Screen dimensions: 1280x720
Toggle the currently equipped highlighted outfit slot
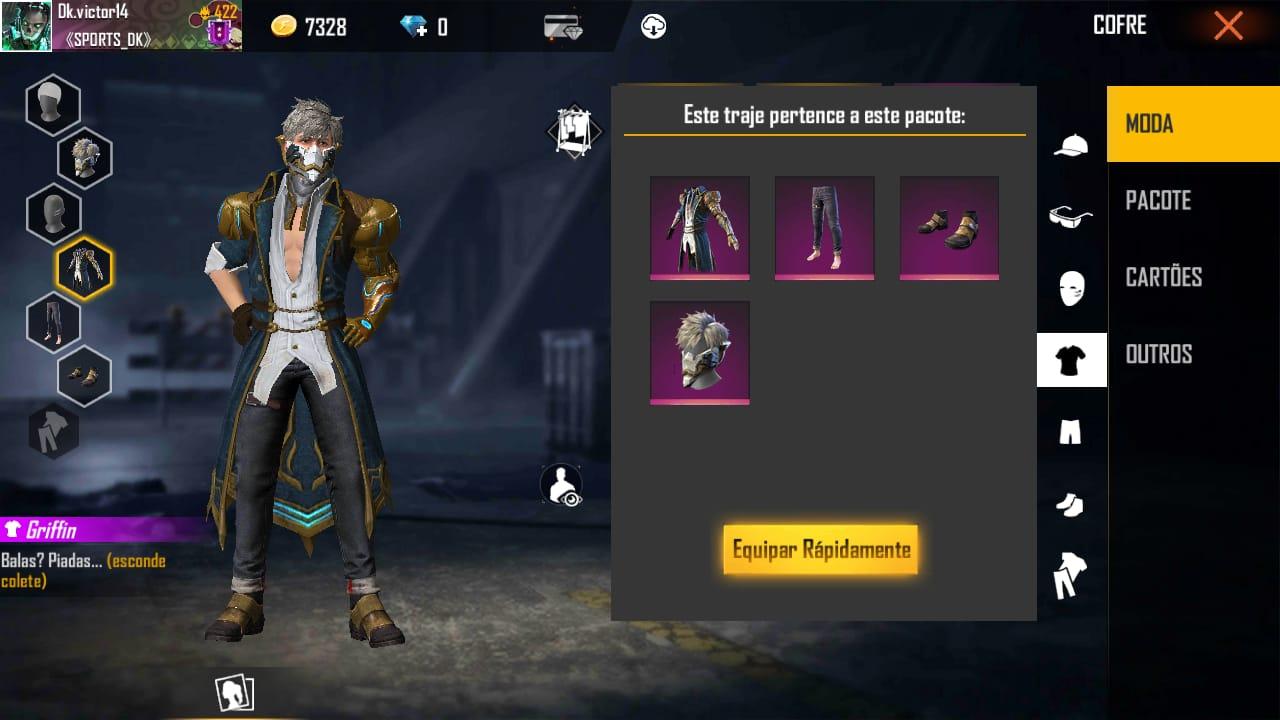click(83, 268)
